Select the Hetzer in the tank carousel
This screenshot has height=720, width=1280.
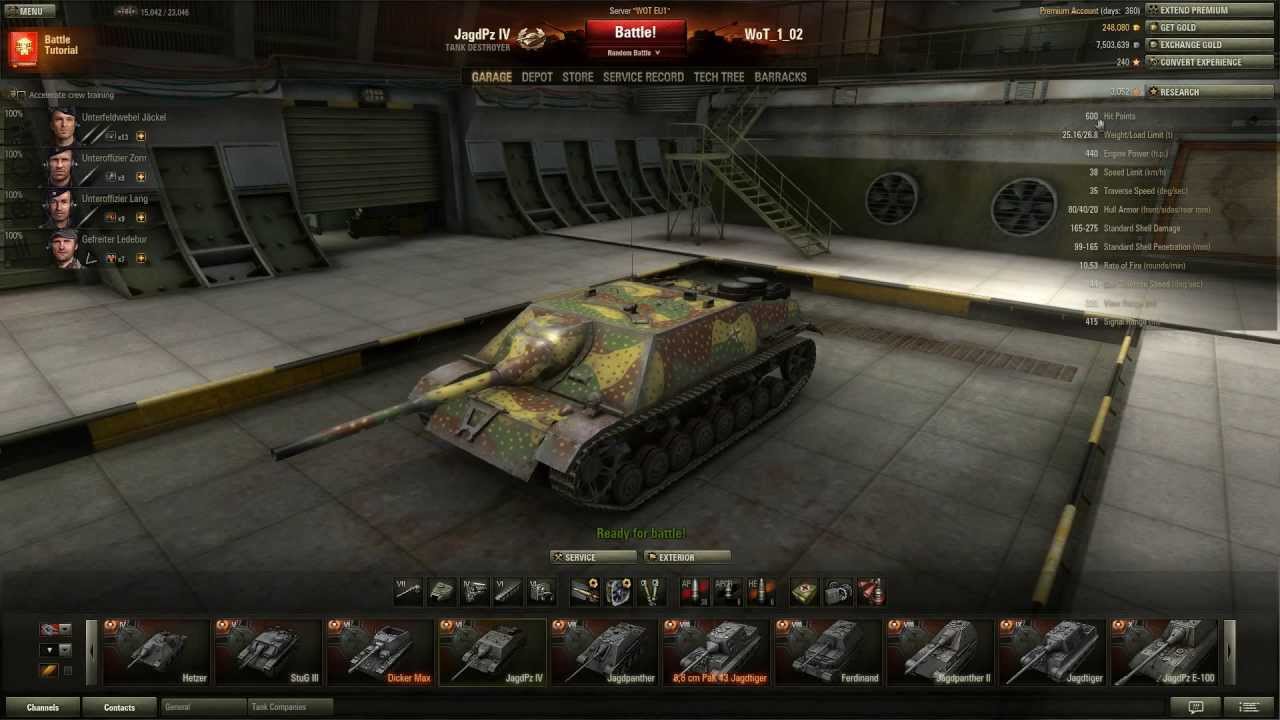coord(156,652)
